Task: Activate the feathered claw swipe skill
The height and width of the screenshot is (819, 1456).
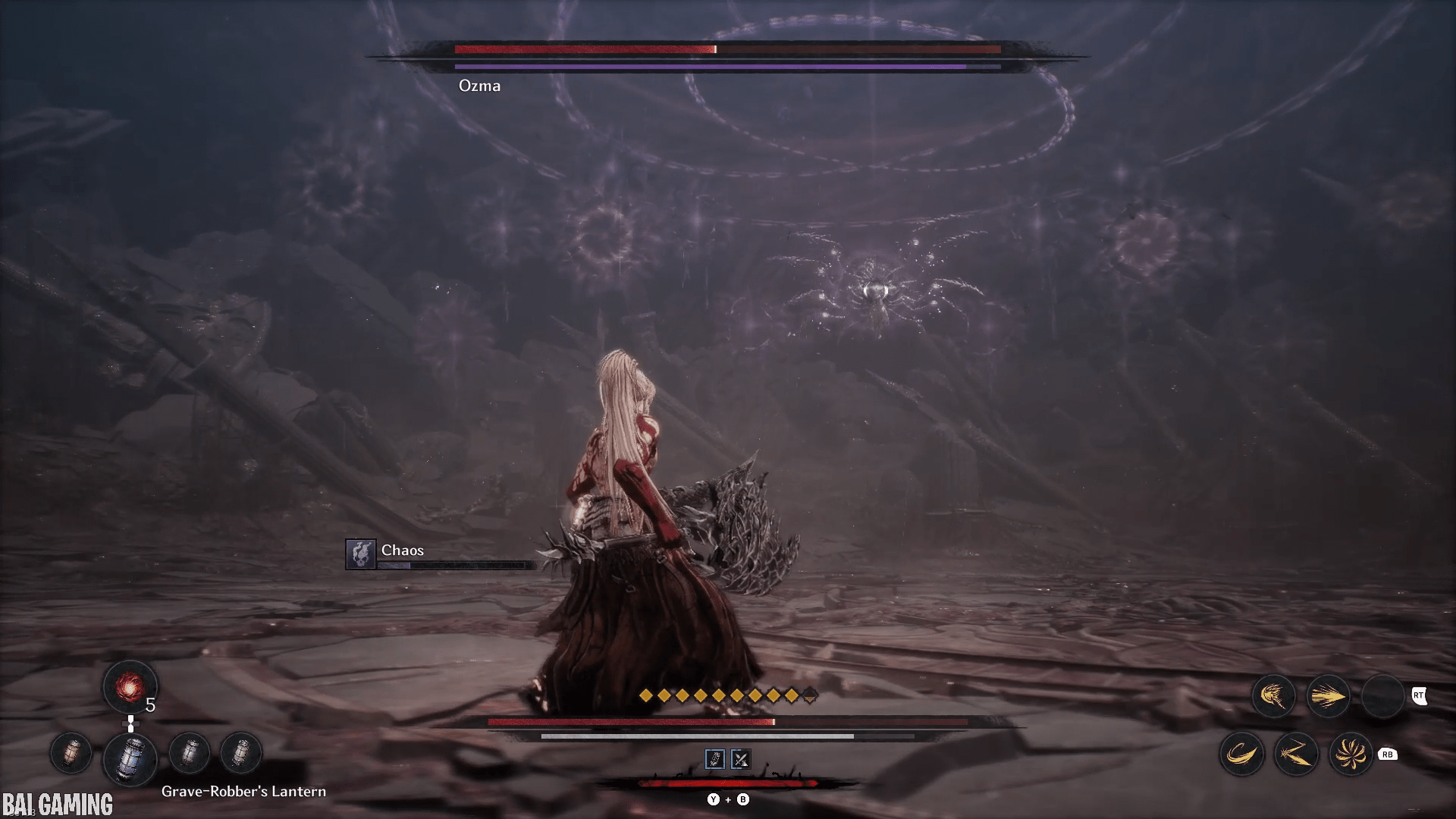Action: point(1273,695)
